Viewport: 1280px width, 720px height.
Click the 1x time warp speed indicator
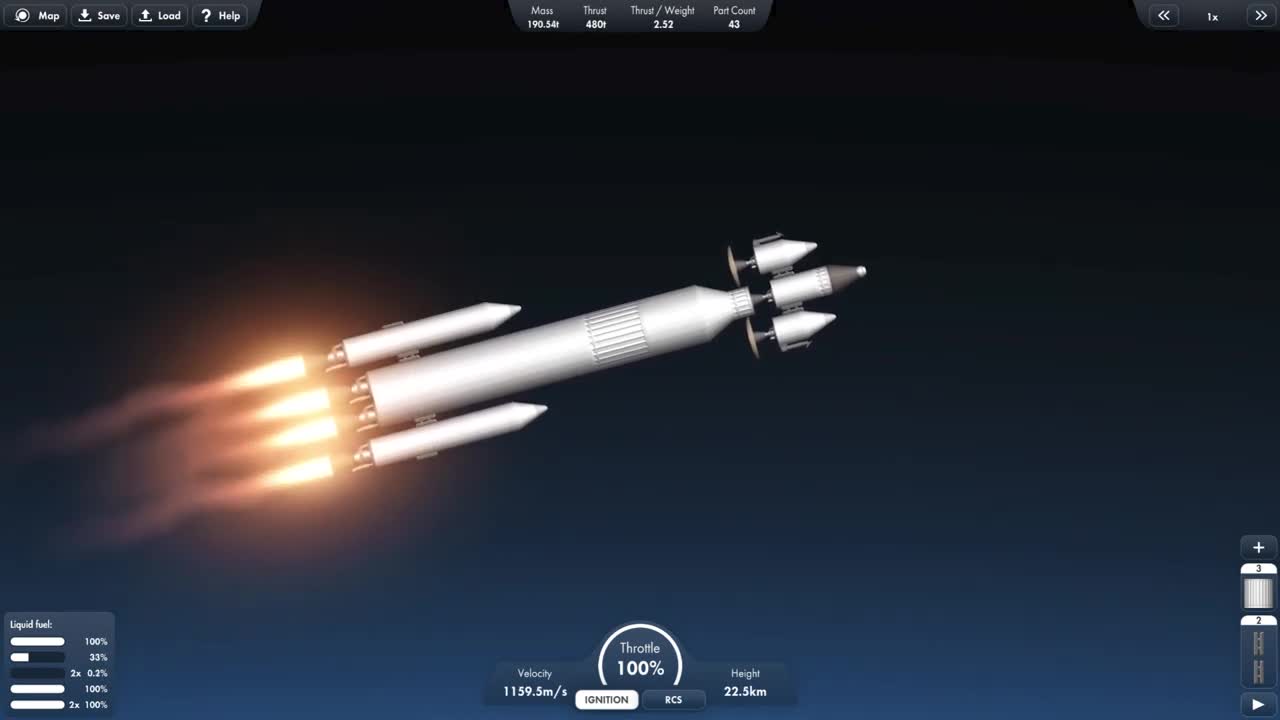1212,16
